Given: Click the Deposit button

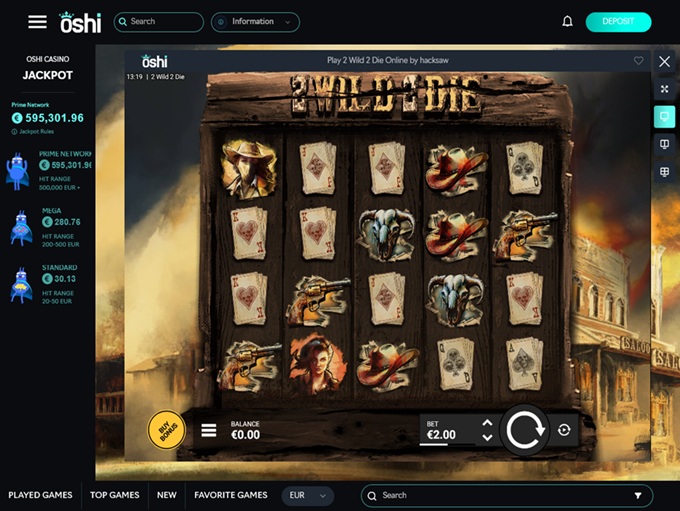Looking at the screenshot, I should [618, 21].
